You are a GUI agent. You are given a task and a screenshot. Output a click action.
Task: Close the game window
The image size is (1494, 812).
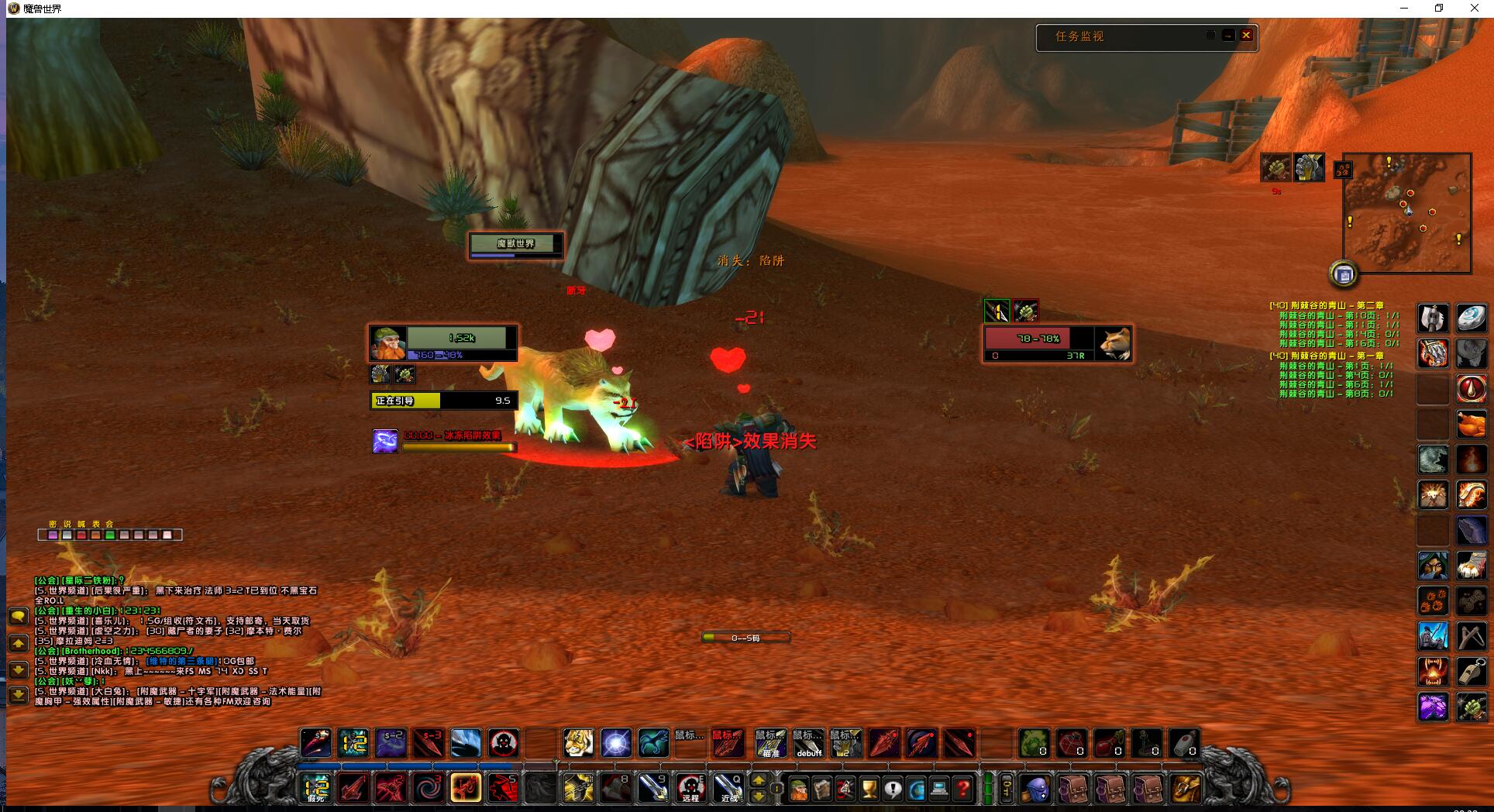[x=1474, y=9]
